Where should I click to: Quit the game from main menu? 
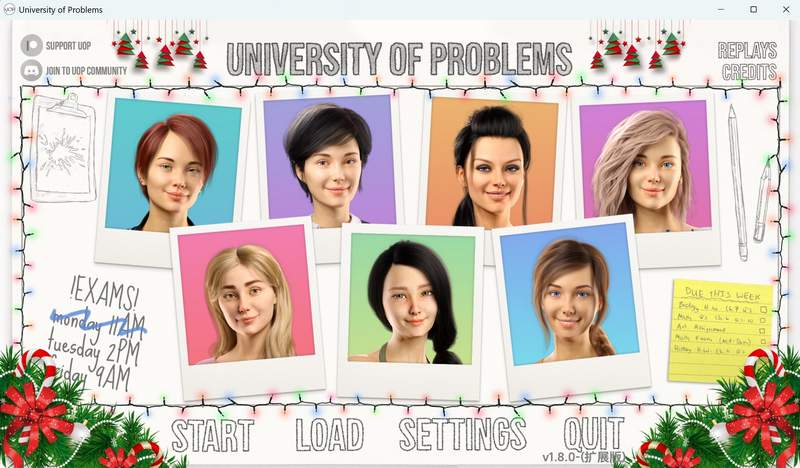(x=593, y=434)
